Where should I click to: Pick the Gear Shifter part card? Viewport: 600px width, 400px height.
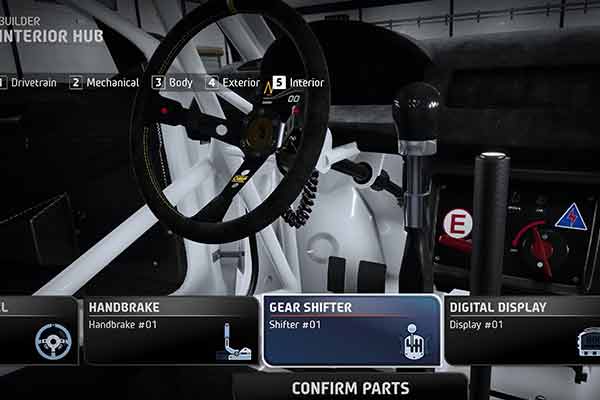pyautogui.click(x=350, y=329)
